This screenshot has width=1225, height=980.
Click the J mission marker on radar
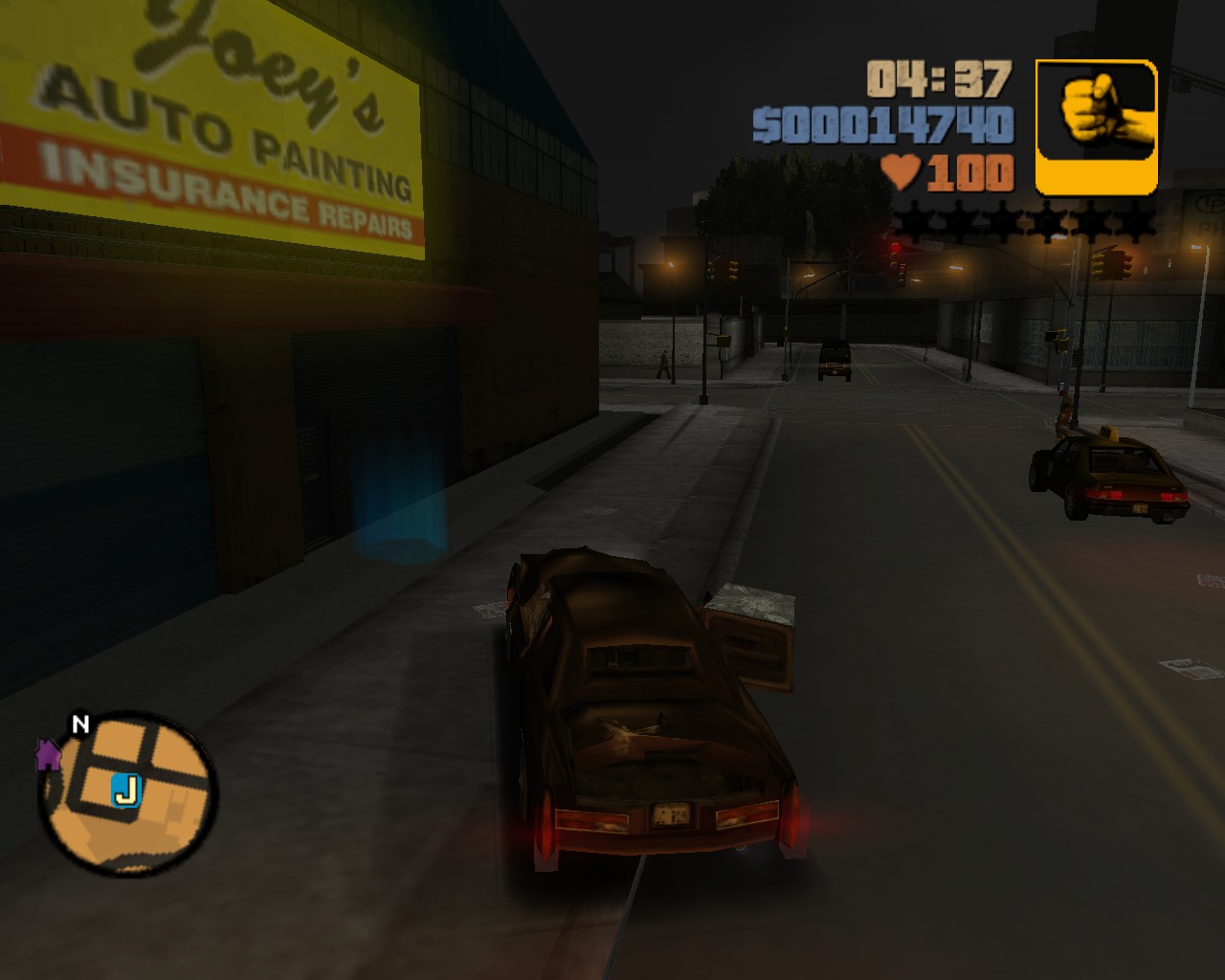point(125,791)
